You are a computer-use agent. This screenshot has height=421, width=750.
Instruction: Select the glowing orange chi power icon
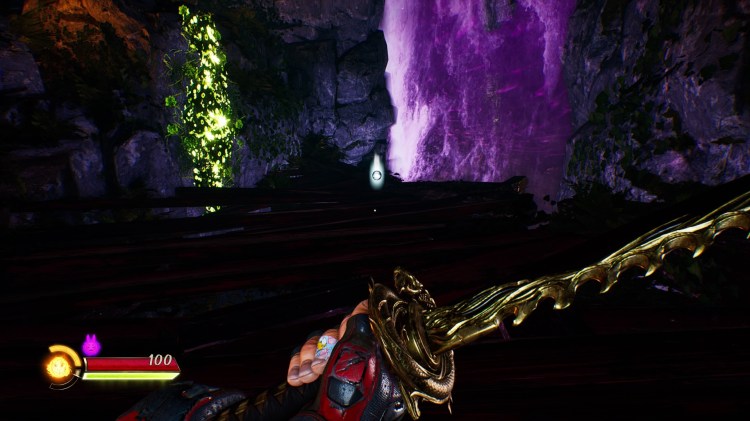(x=58, y=367)
